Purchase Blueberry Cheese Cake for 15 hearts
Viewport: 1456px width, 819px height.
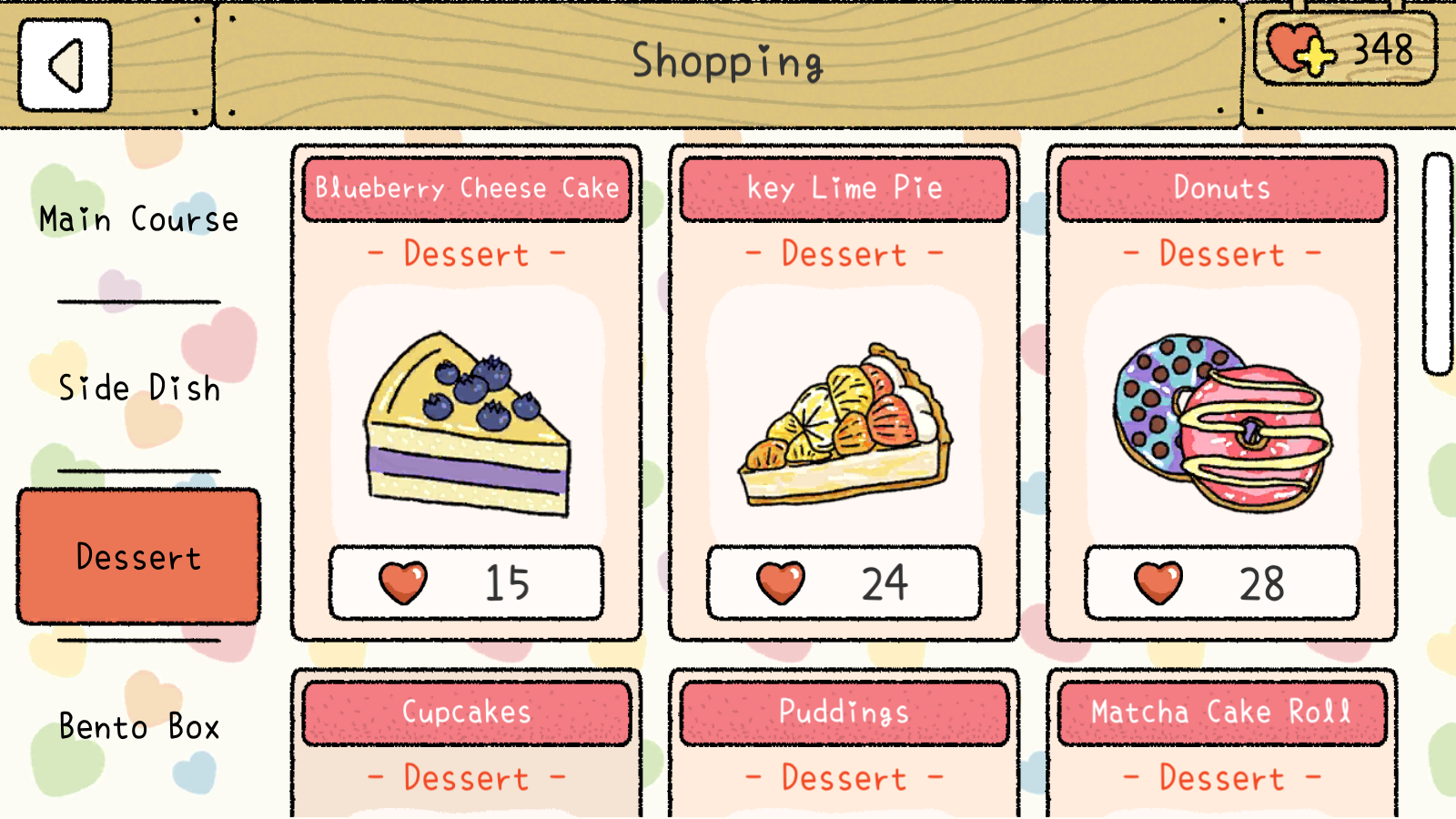coord(466,582)
